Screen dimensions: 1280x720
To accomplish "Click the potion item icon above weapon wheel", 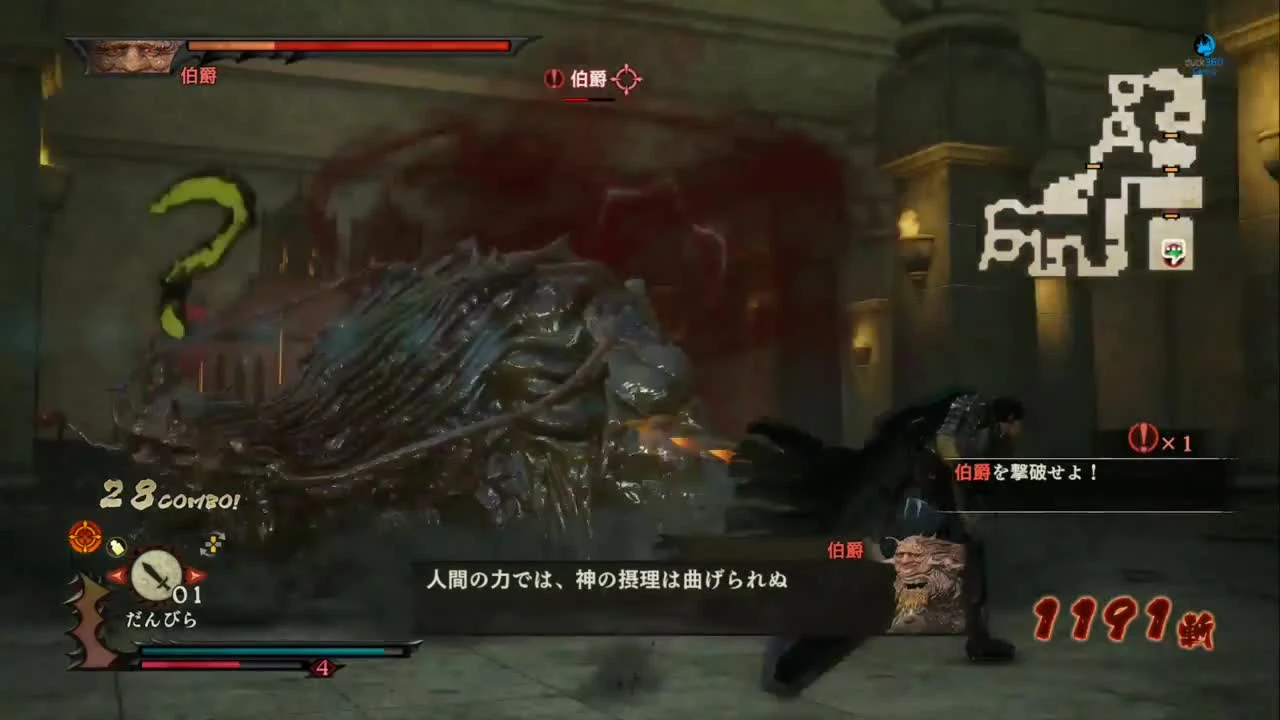I will pos(116,547).
